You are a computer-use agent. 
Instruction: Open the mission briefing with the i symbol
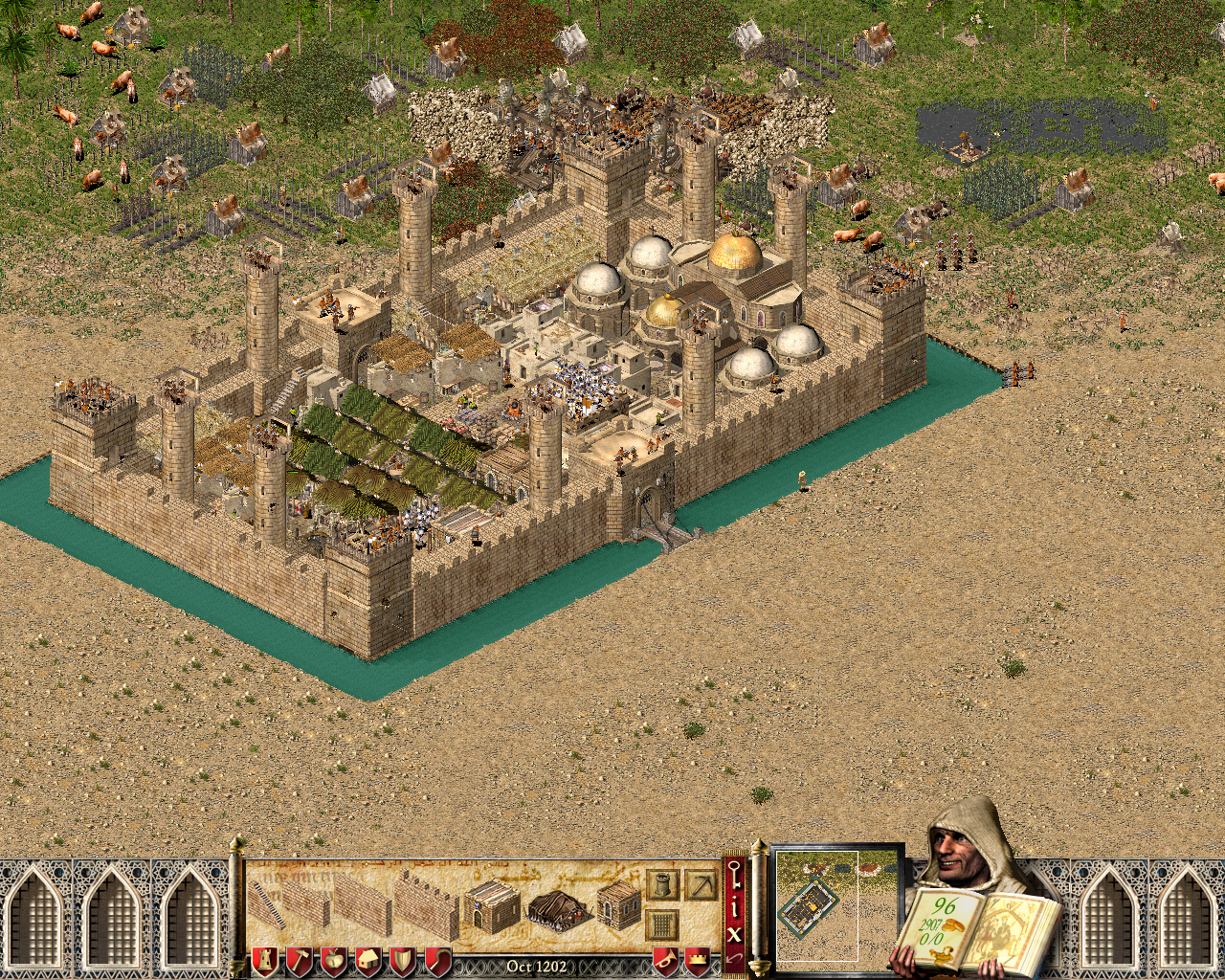[735, 905]
